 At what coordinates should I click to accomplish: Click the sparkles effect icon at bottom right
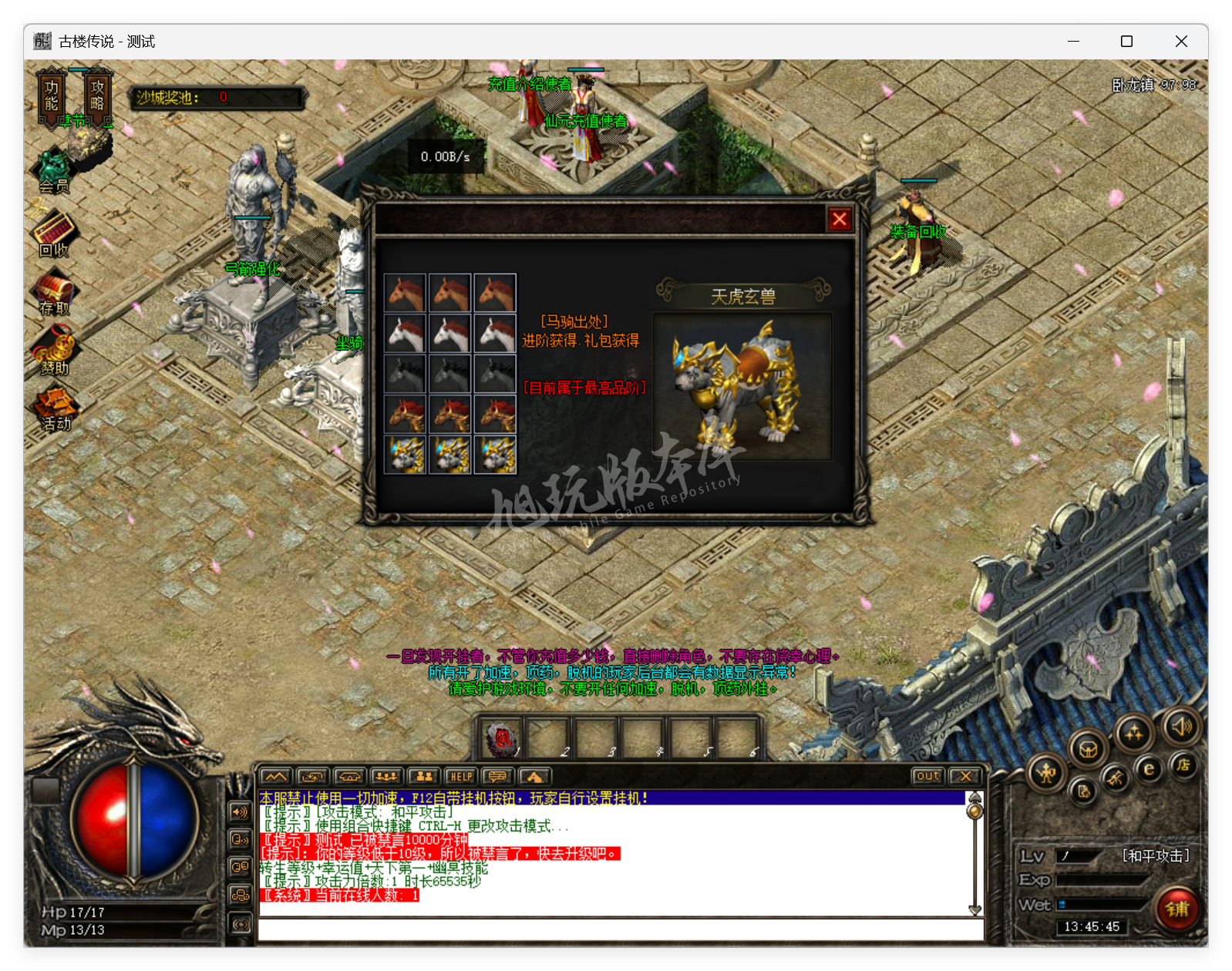click(1136, 732)
